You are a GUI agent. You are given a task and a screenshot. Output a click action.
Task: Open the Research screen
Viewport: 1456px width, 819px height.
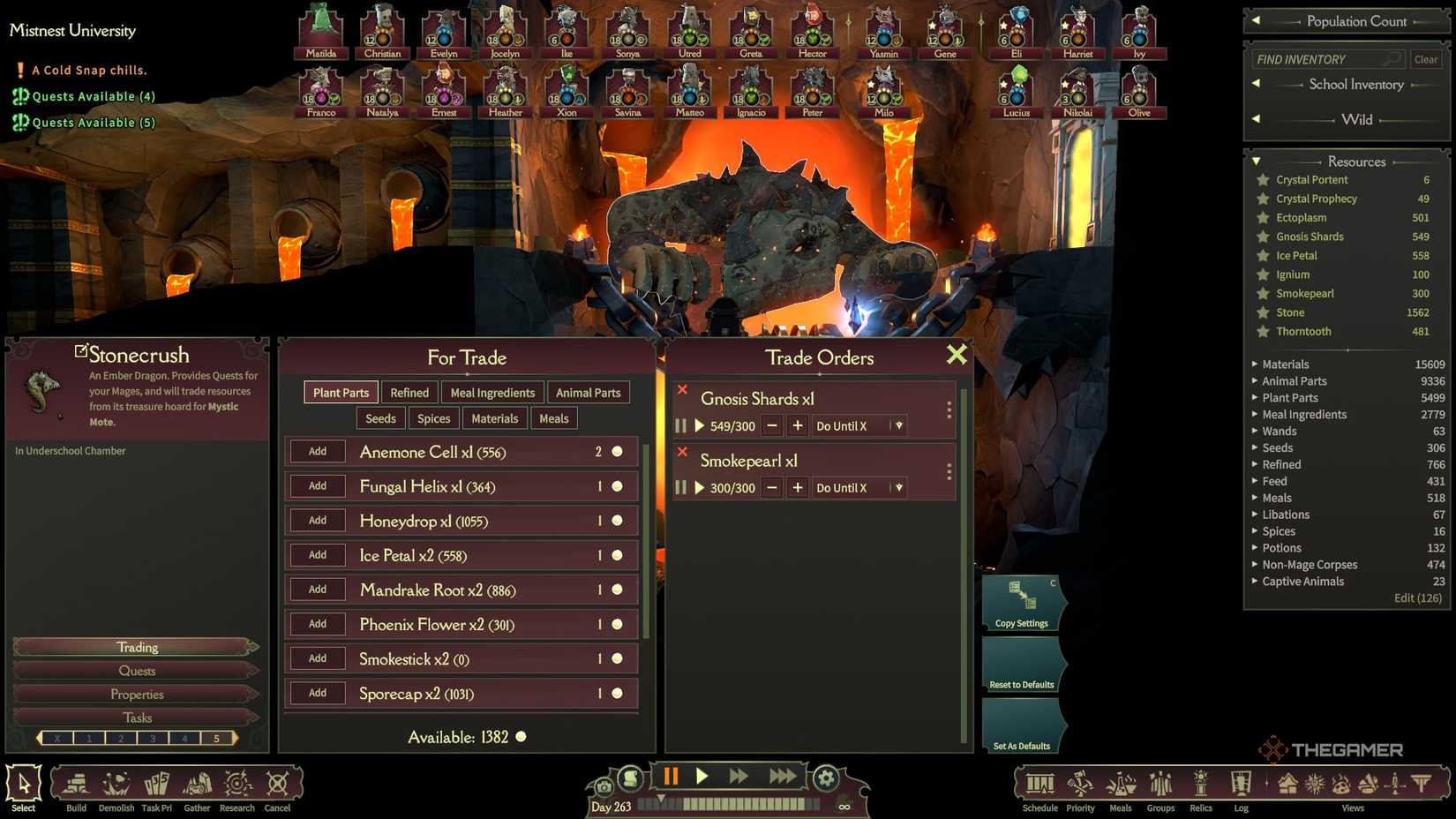pyautogui.click(x=236, y=784)
